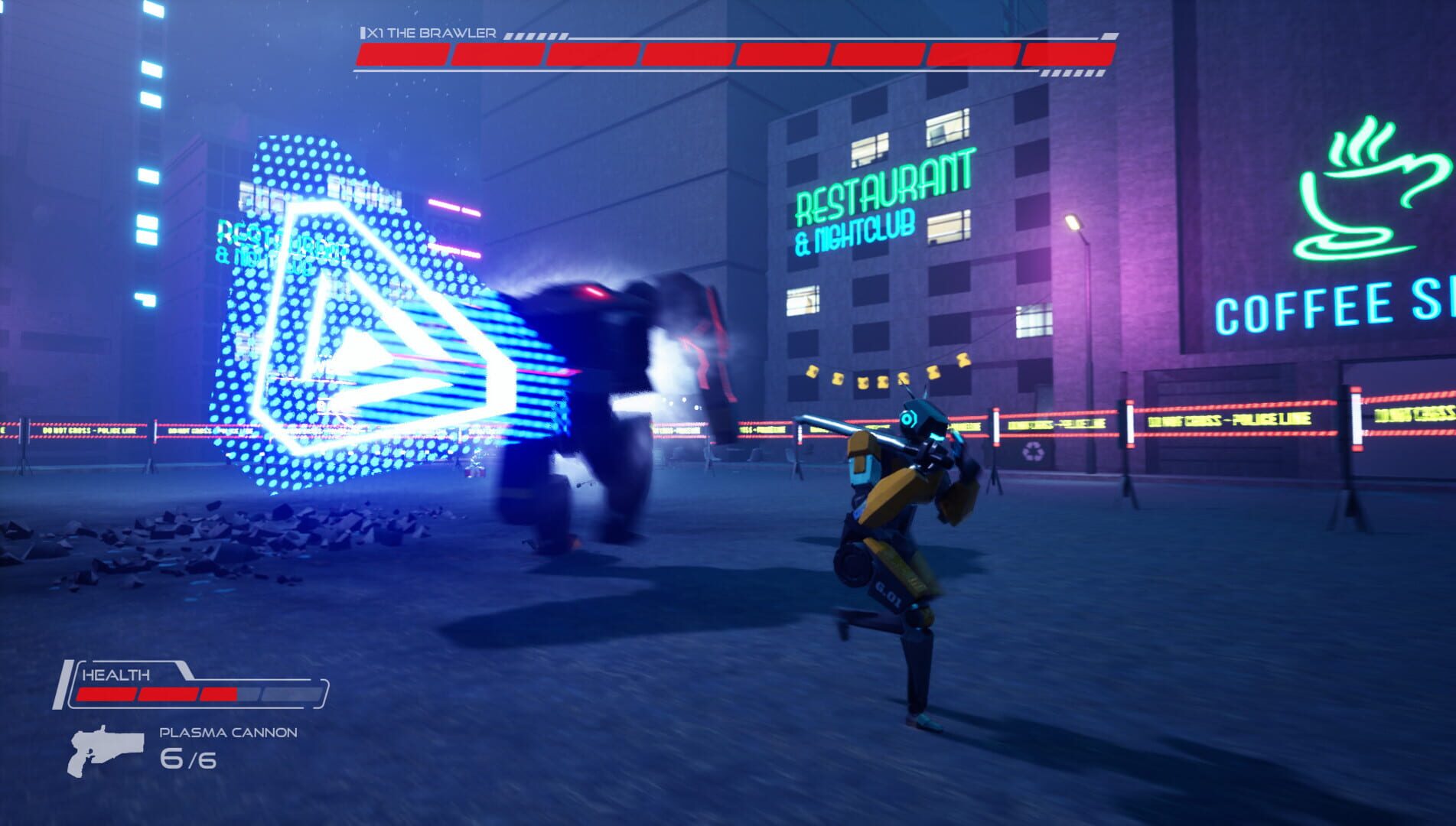Click the third red segment of the health bar
The image size is (1456, 826).
coord(220,694)
